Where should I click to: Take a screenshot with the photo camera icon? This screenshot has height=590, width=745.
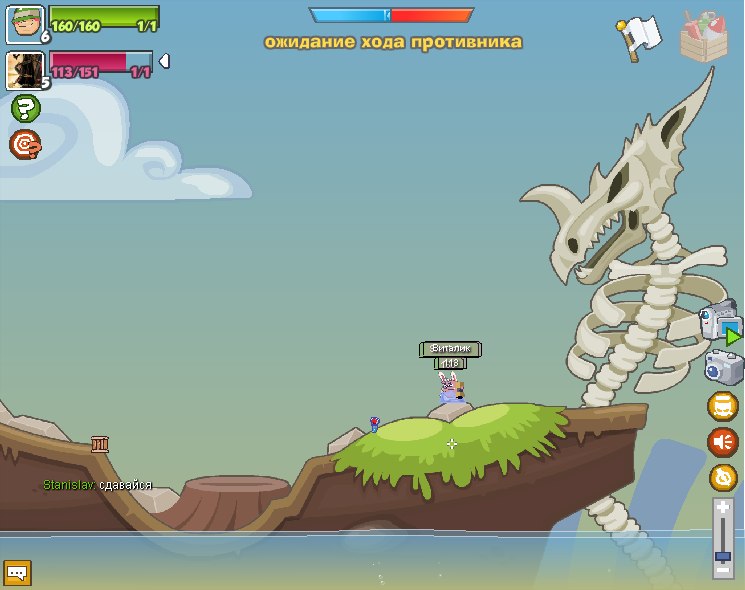[x=723, y=368]
